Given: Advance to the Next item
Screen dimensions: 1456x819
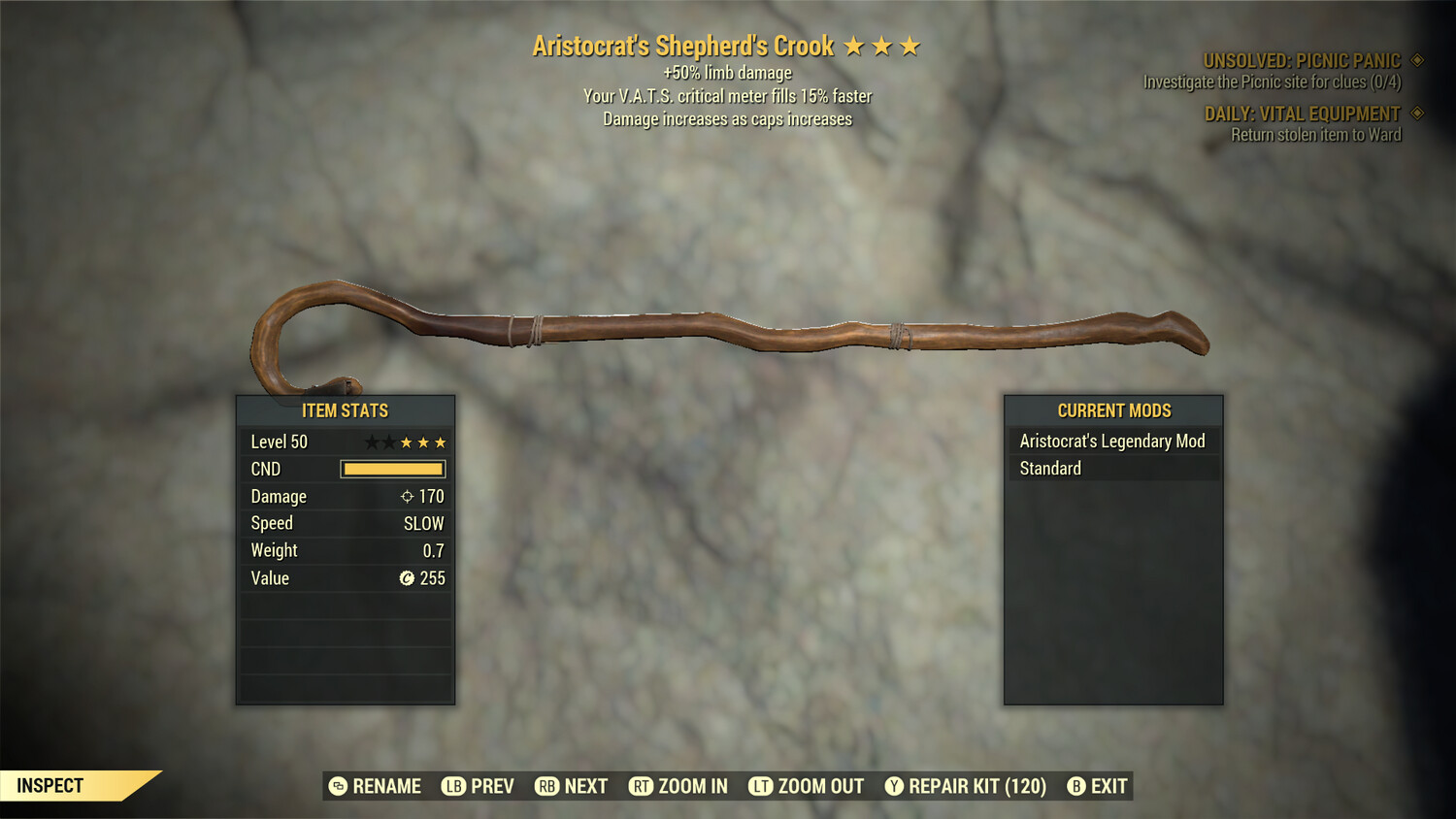Looking at the screenshot, I should pyautogui.click(x=572, y=786).
